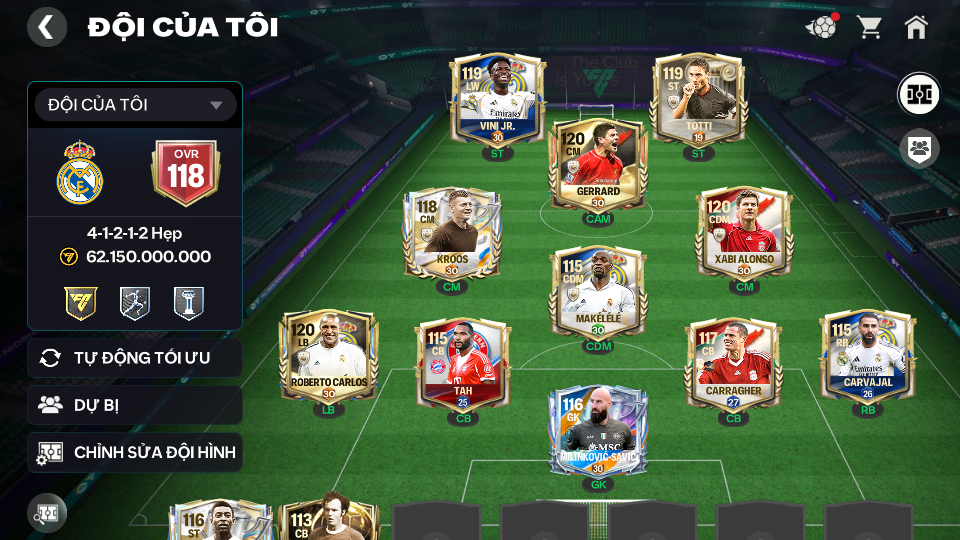Viewport: 960px width, 540px height.
Task: Choose the Gerrard CAM card
Action: 598,165
